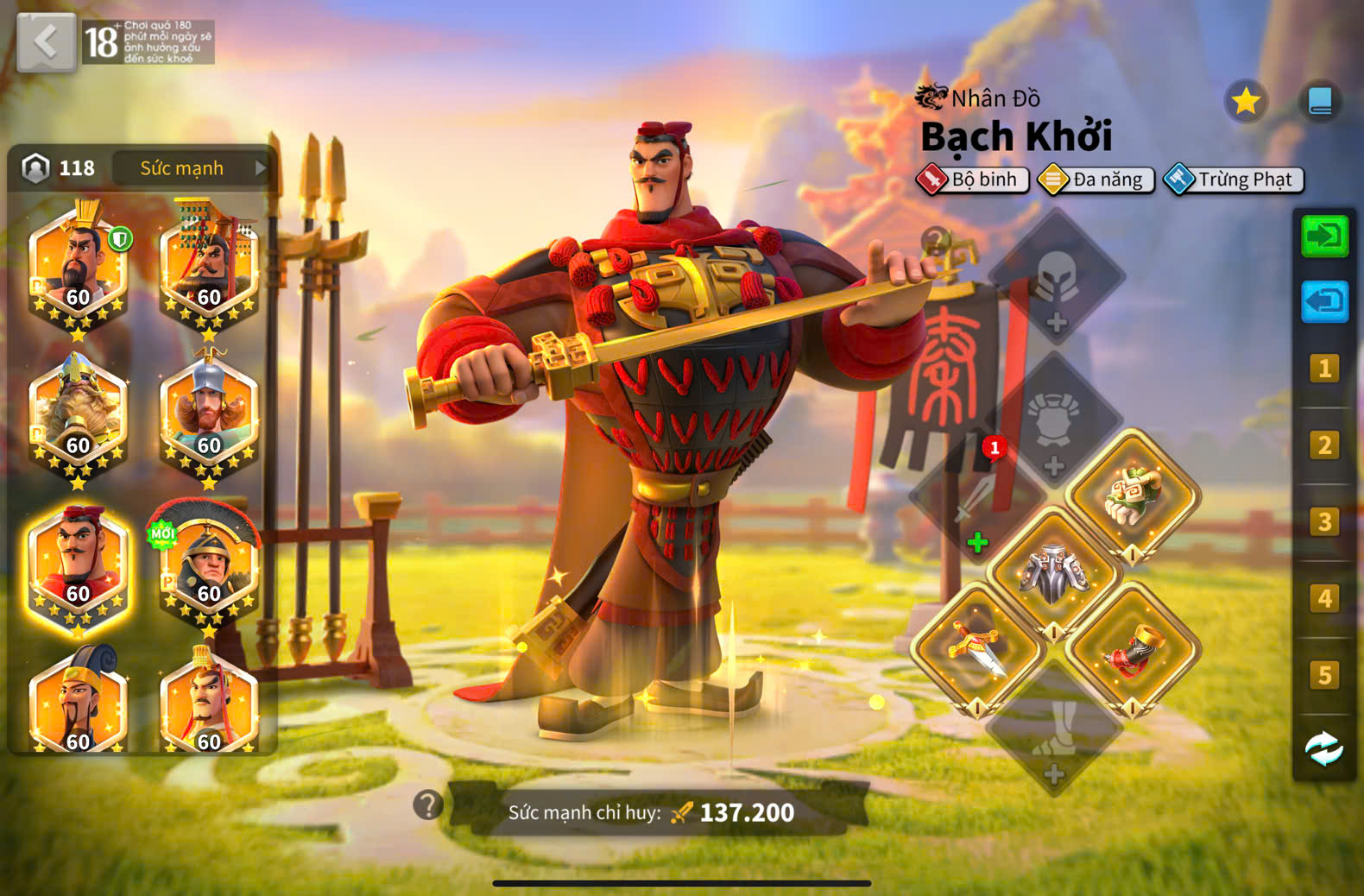Toggle the gold star favorite button
This screenshot has height=896, width=1364.
pyautogui.click(x=1245, y=102)
